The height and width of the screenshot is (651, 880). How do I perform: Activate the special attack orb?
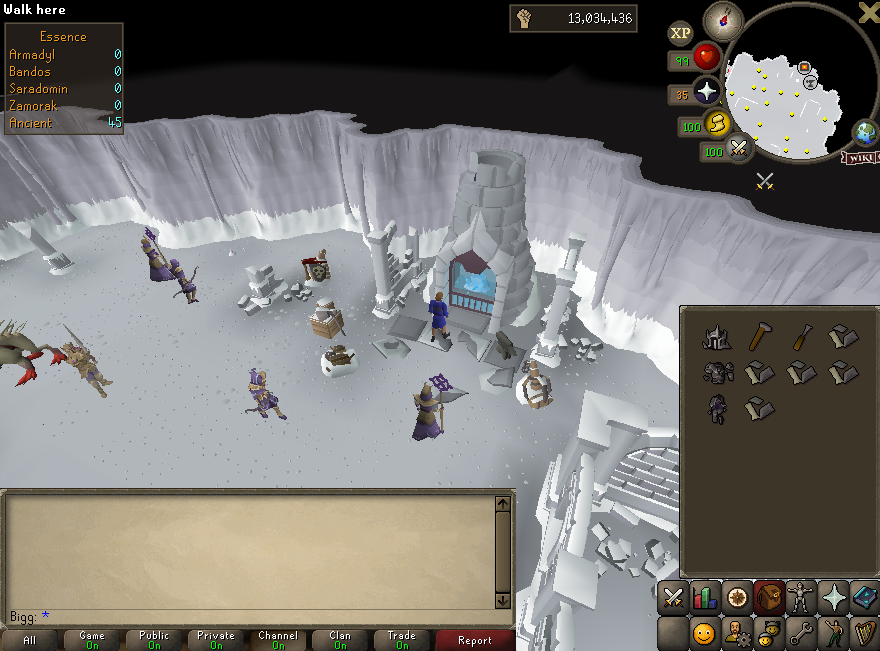tap(740, 150)
